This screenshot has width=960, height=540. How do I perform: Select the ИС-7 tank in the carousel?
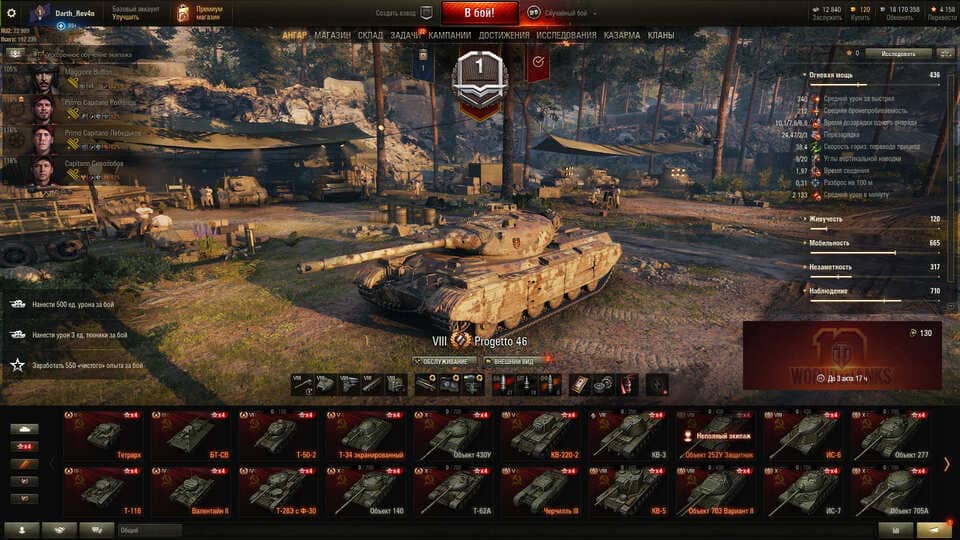click(x=803, y=490)
